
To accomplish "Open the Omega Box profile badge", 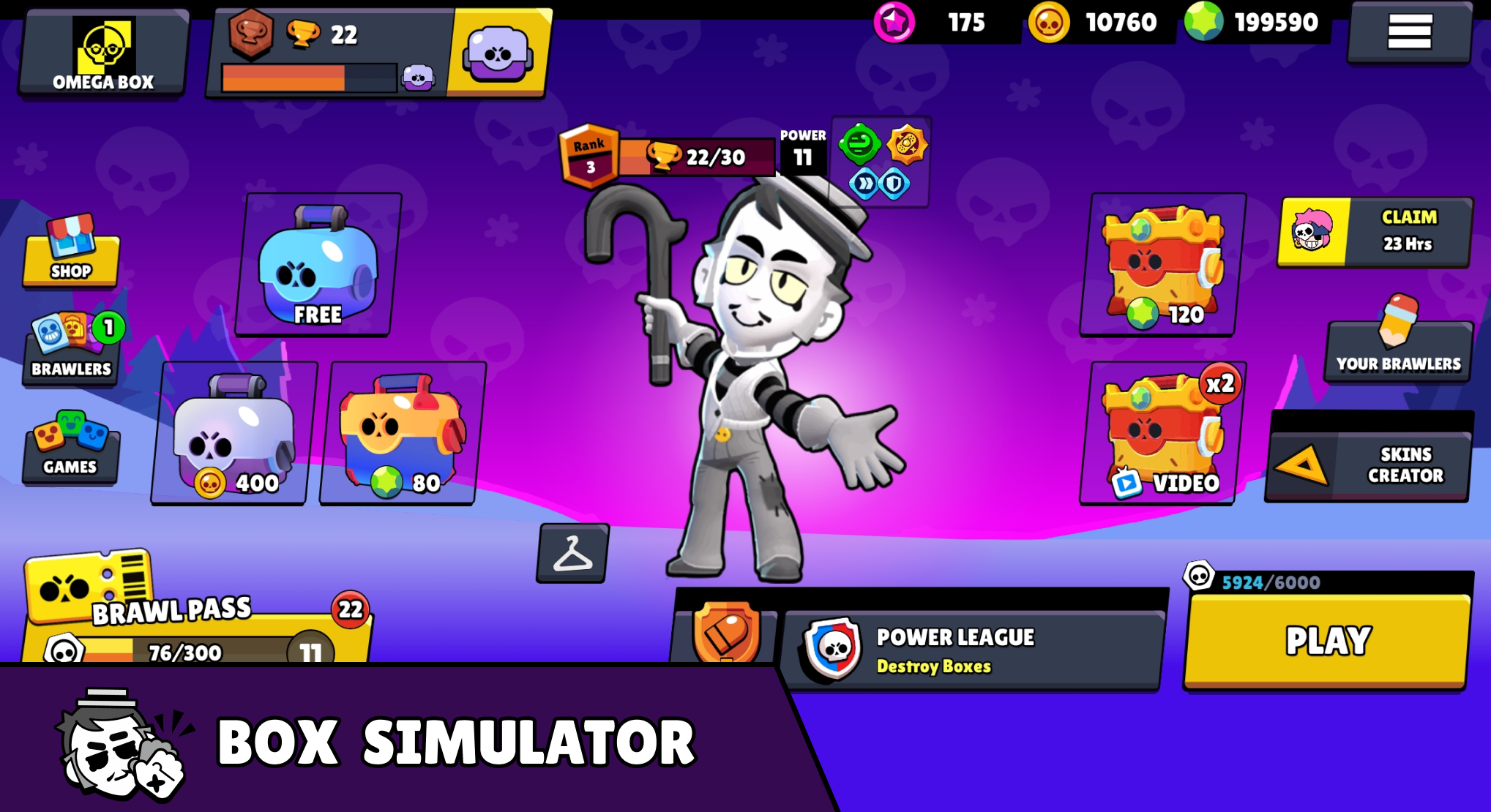I will (101, 53).
